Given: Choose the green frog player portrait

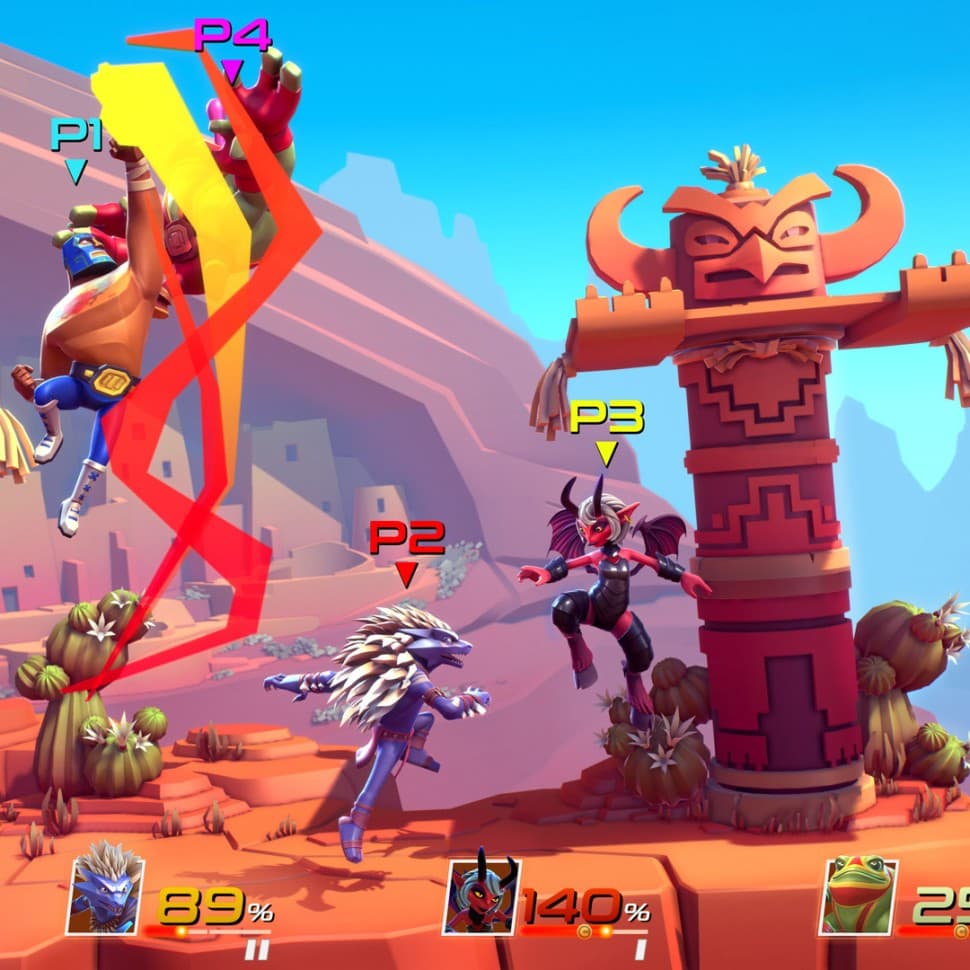Looking at the screenshot, I should pyautogui.click(x=858, y=896).
